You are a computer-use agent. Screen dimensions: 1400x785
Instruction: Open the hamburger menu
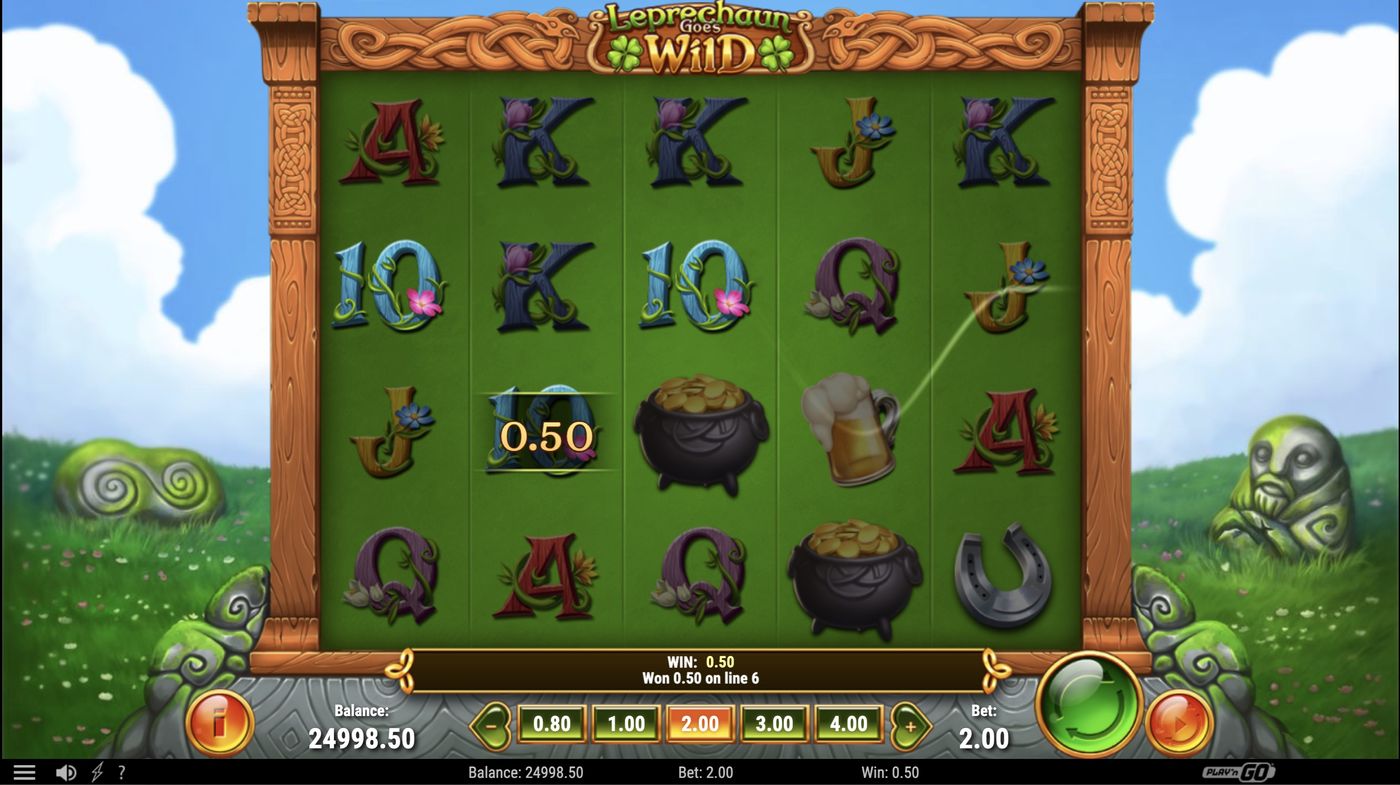pos(25,771)
